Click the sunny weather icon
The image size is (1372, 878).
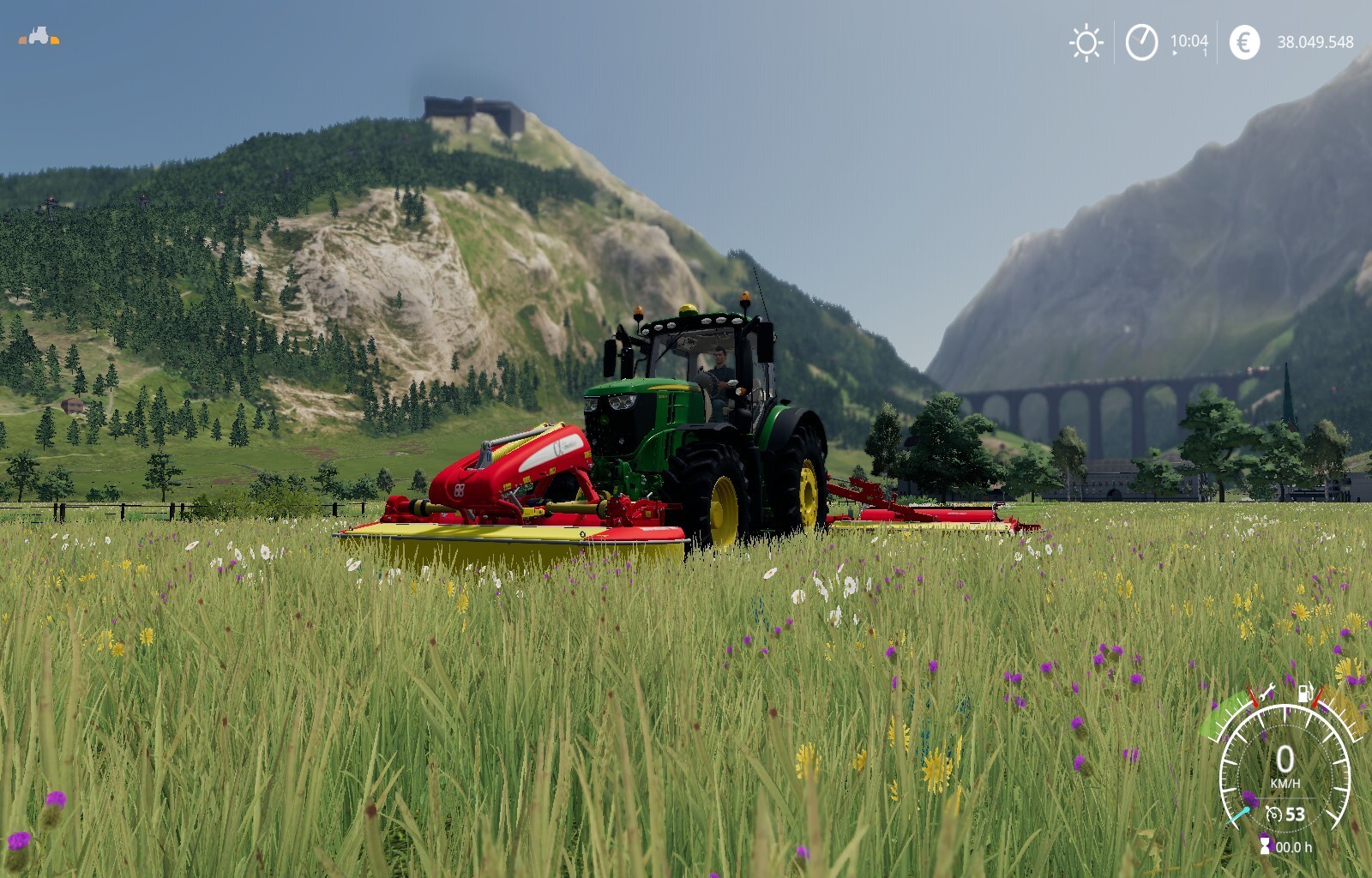(x=1086, y=42)
